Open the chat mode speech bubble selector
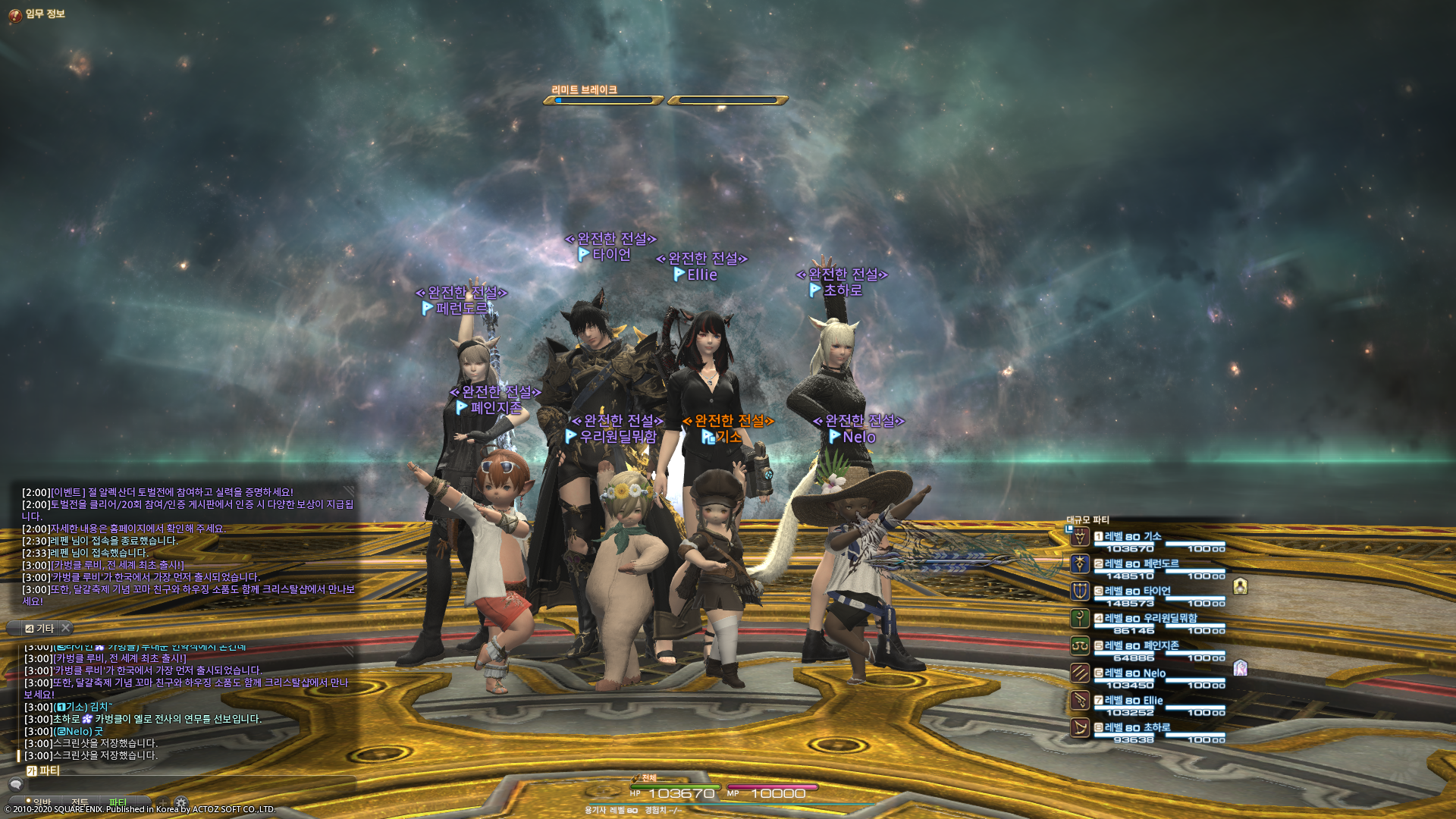The image size is (1456, 819). coord(15,784)
